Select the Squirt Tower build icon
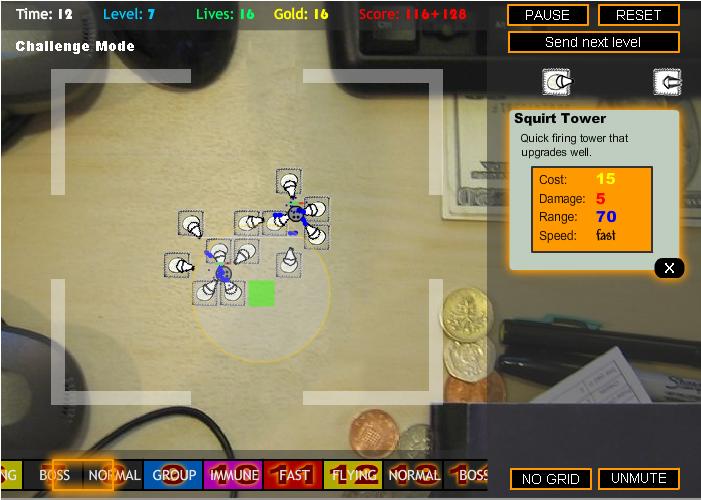This screenshot has width=701, height=500. [557, 82]
